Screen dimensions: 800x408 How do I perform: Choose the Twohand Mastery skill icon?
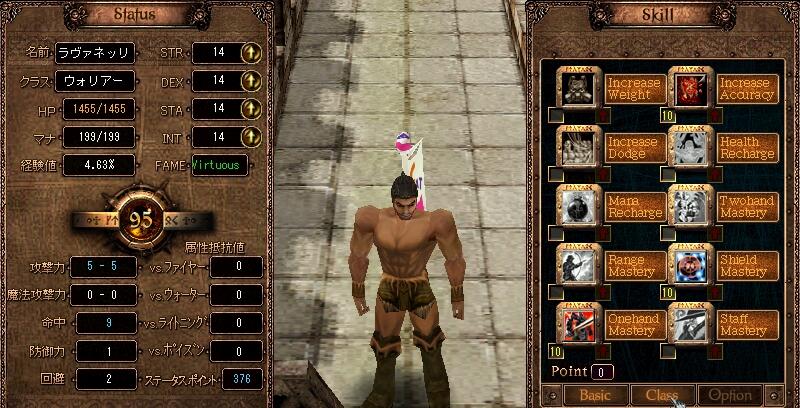coord(688,206)
